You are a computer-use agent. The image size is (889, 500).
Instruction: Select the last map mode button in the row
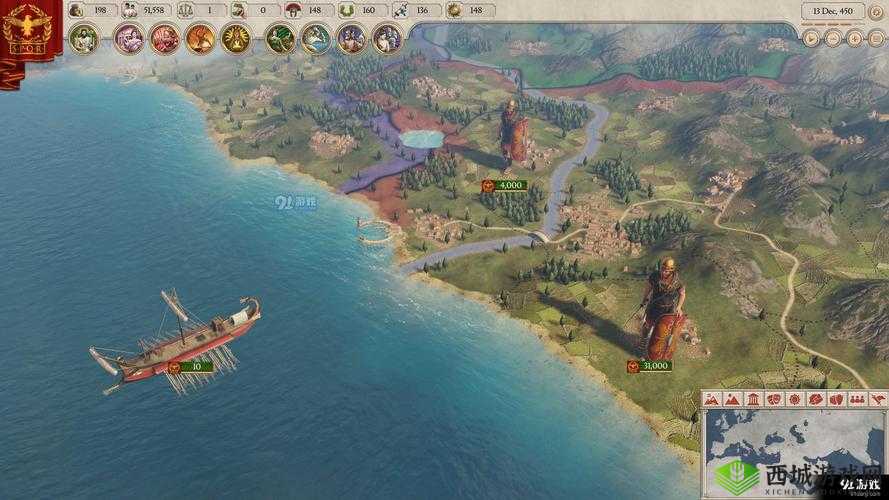point(878,398)
